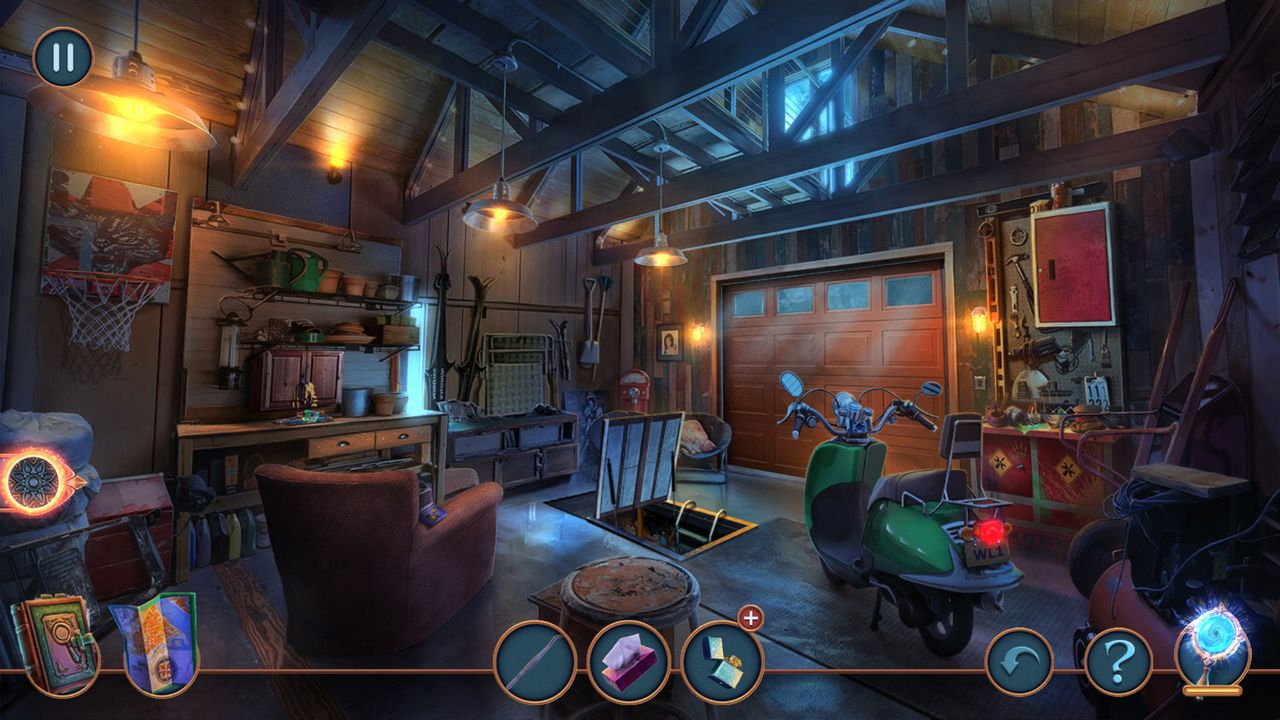Select the metal rod inventory item

[x=535, y=662]
